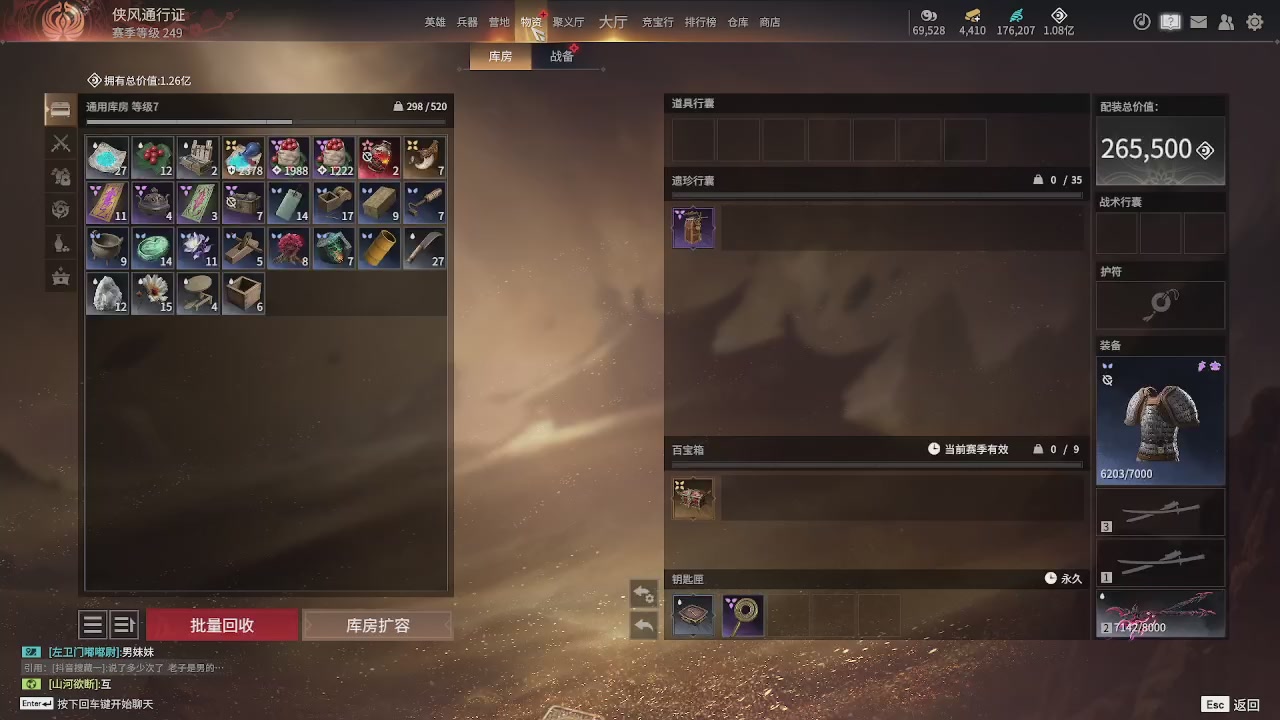1280x720 pixels.
Task: Switch to the 战备 tab
Action: click(562, 56)
